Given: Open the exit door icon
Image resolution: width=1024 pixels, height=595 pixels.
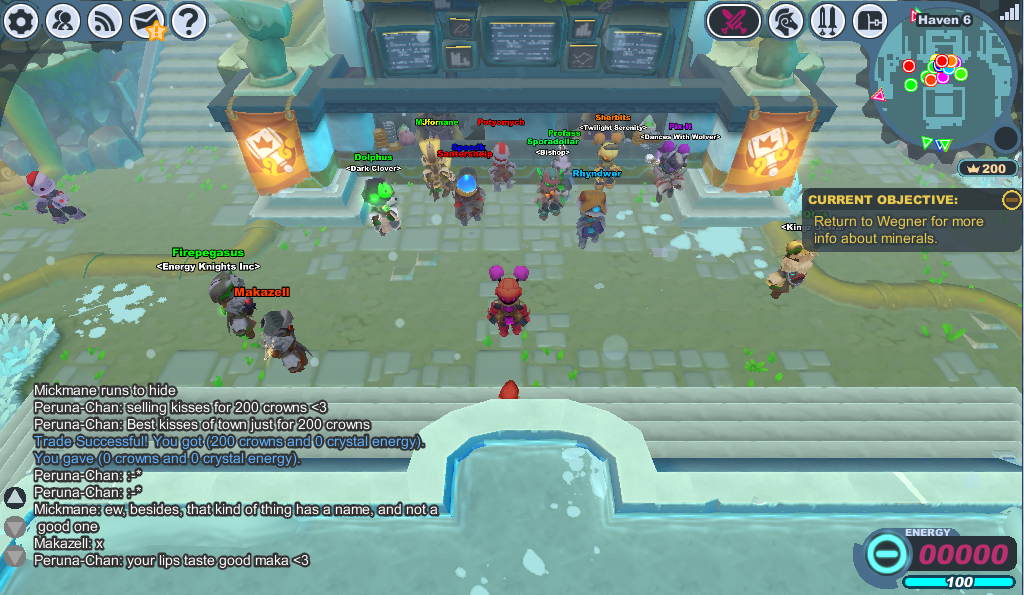Looking at the screenshot, I should 870,20.
